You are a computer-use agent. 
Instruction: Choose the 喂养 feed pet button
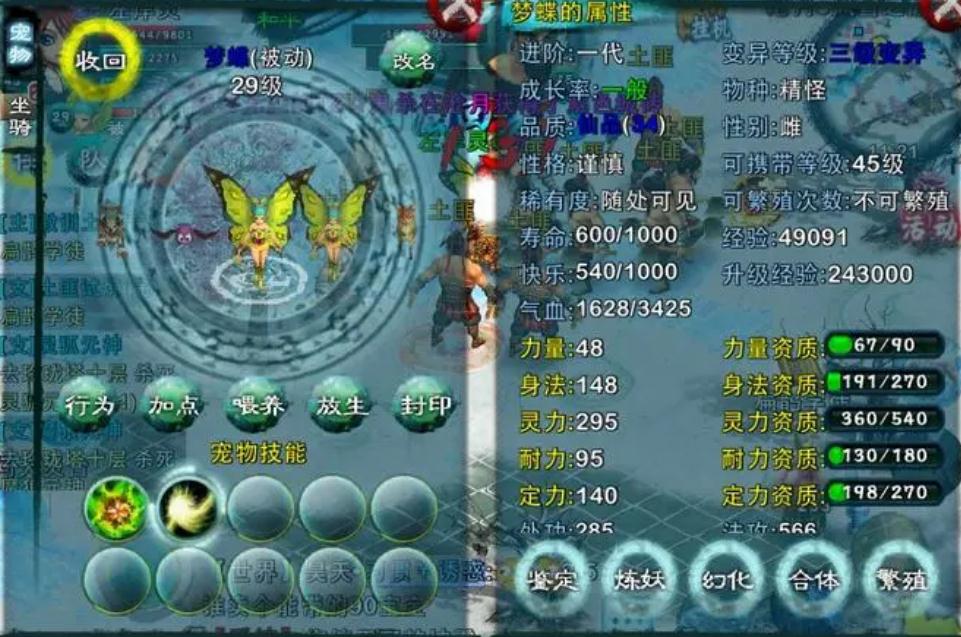[x=257, y=406]
